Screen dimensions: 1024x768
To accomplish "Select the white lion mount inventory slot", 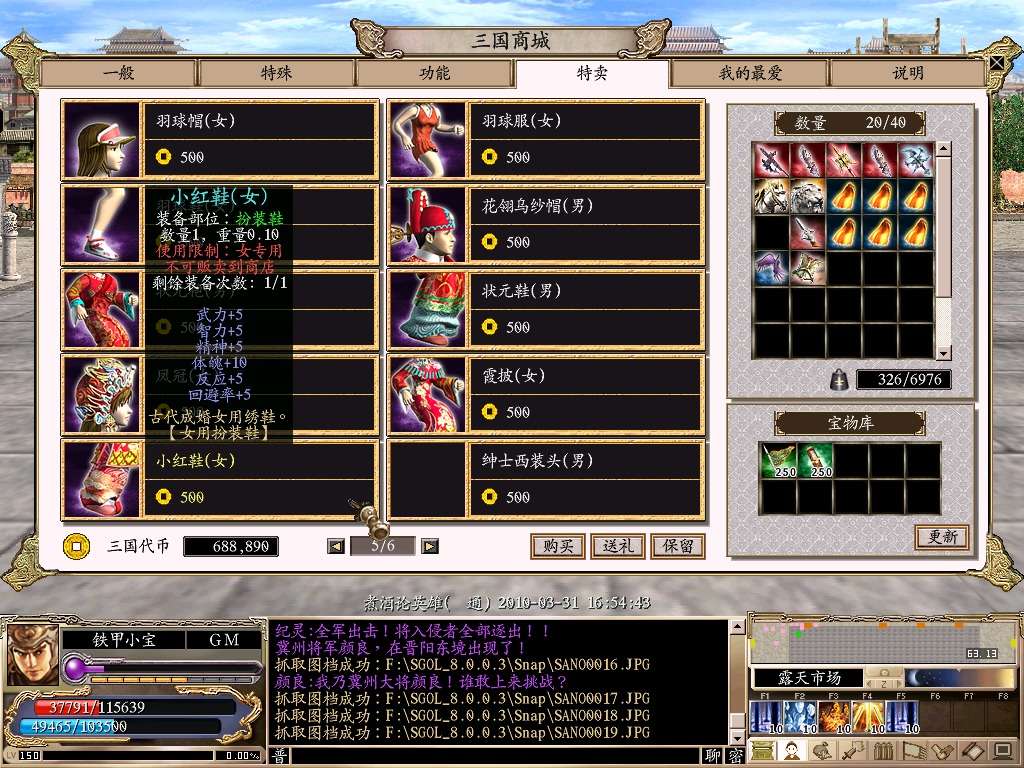I will pyautogui.click(x=807, y=197).
